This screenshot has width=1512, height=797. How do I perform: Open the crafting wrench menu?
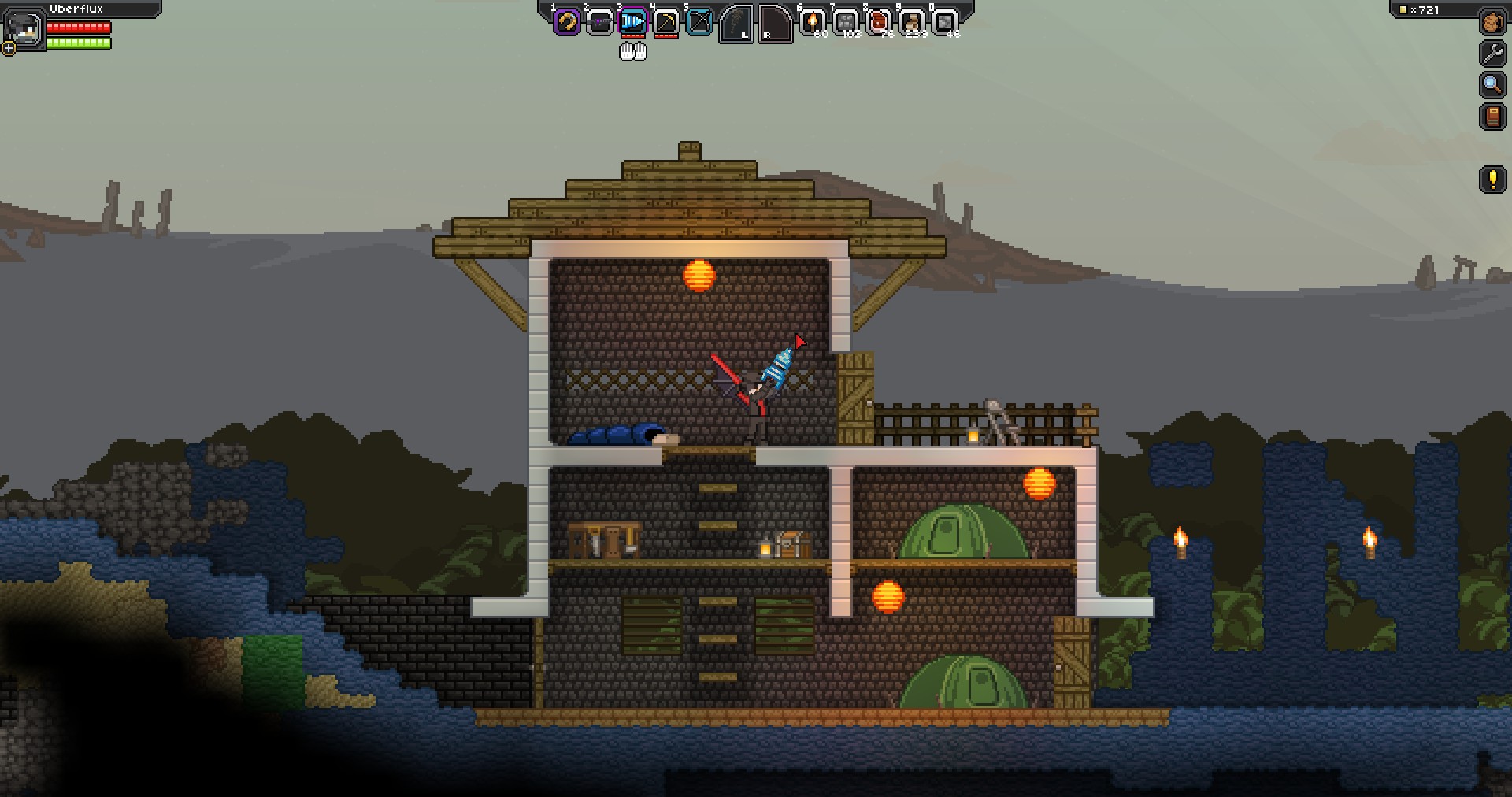click(x=1492, y=52)
